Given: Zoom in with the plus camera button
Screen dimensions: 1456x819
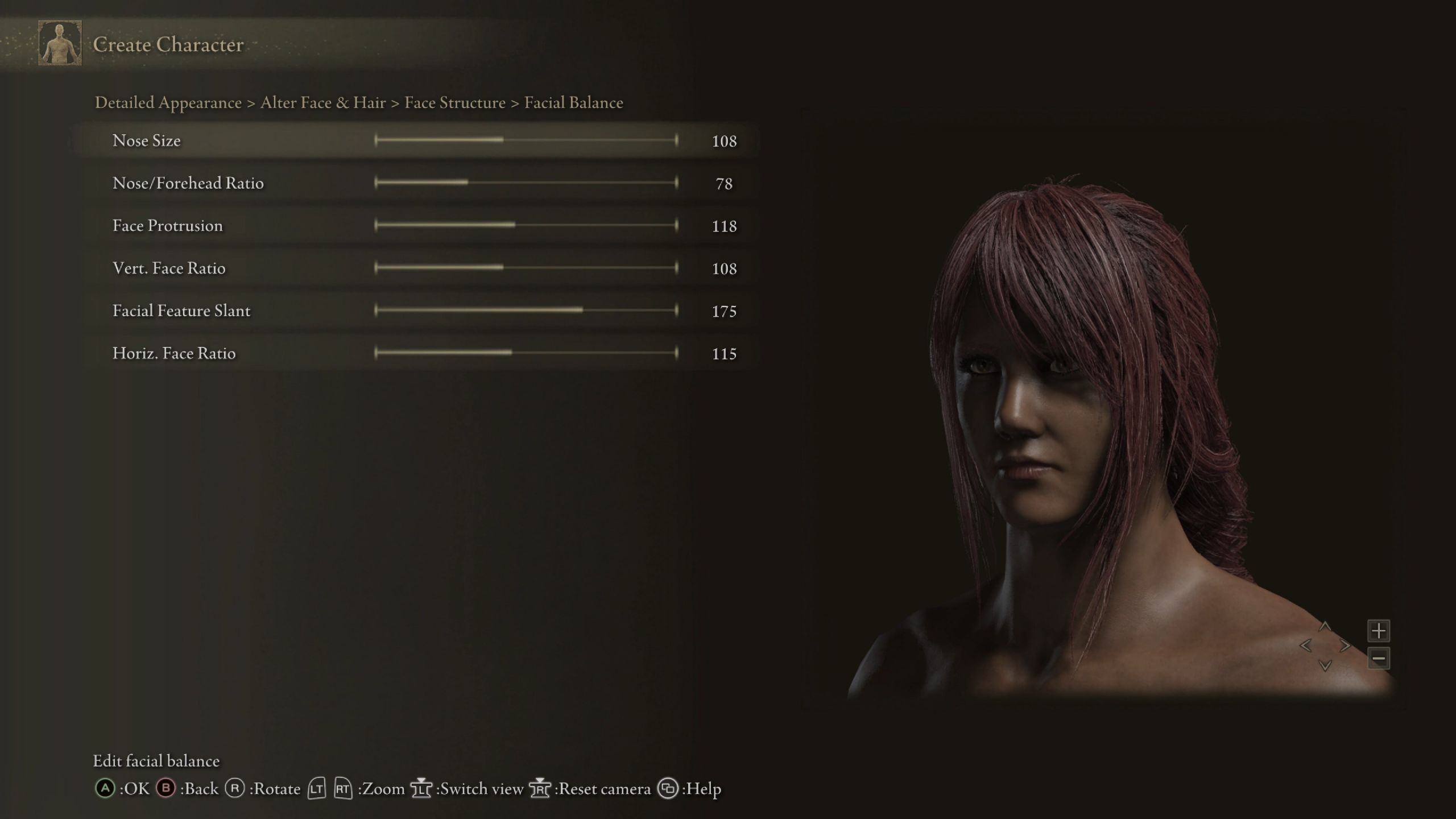Looking at the screenshot, I should click(1378, 631).
